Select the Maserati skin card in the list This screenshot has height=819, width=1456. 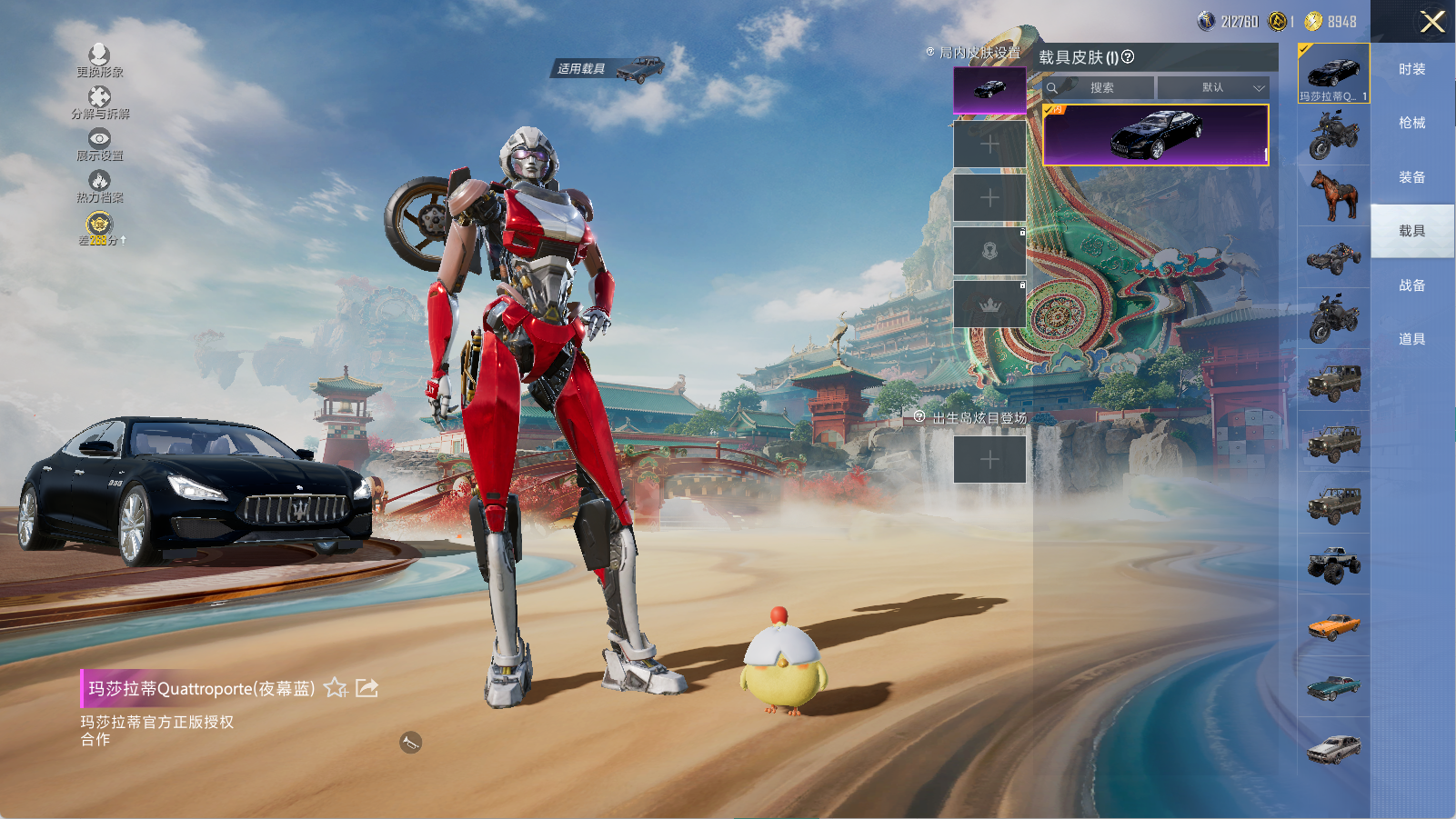point(1155,135)
